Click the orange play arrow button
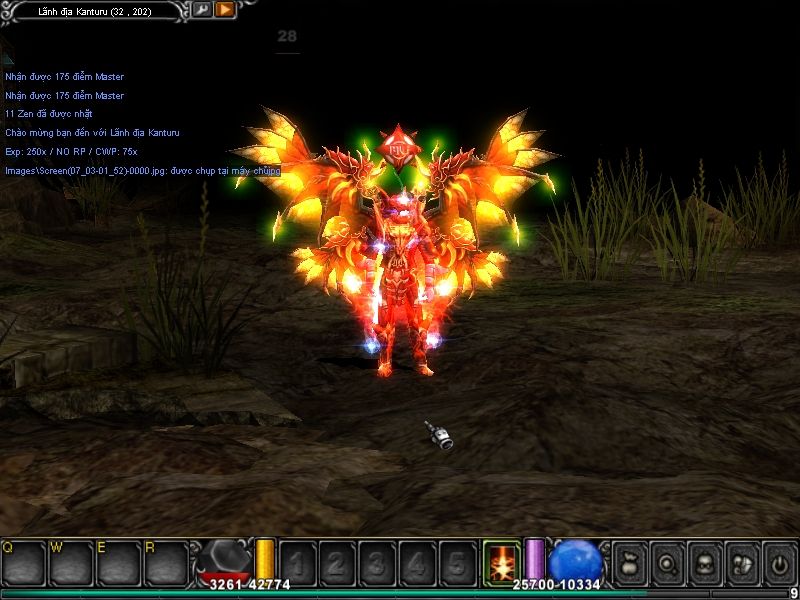 click(224, 10)
